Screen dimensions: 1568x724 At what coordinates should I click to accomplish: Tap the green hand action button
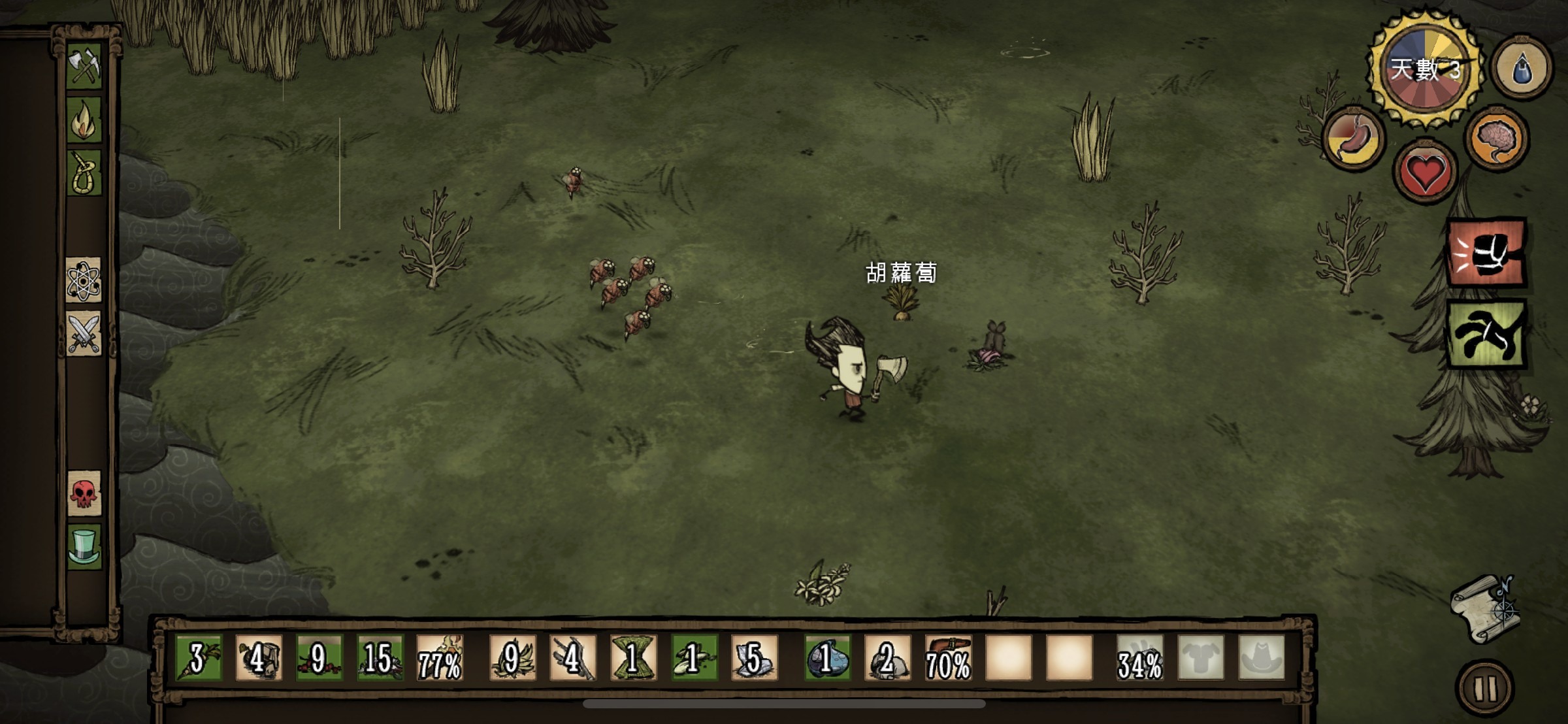1487,335
